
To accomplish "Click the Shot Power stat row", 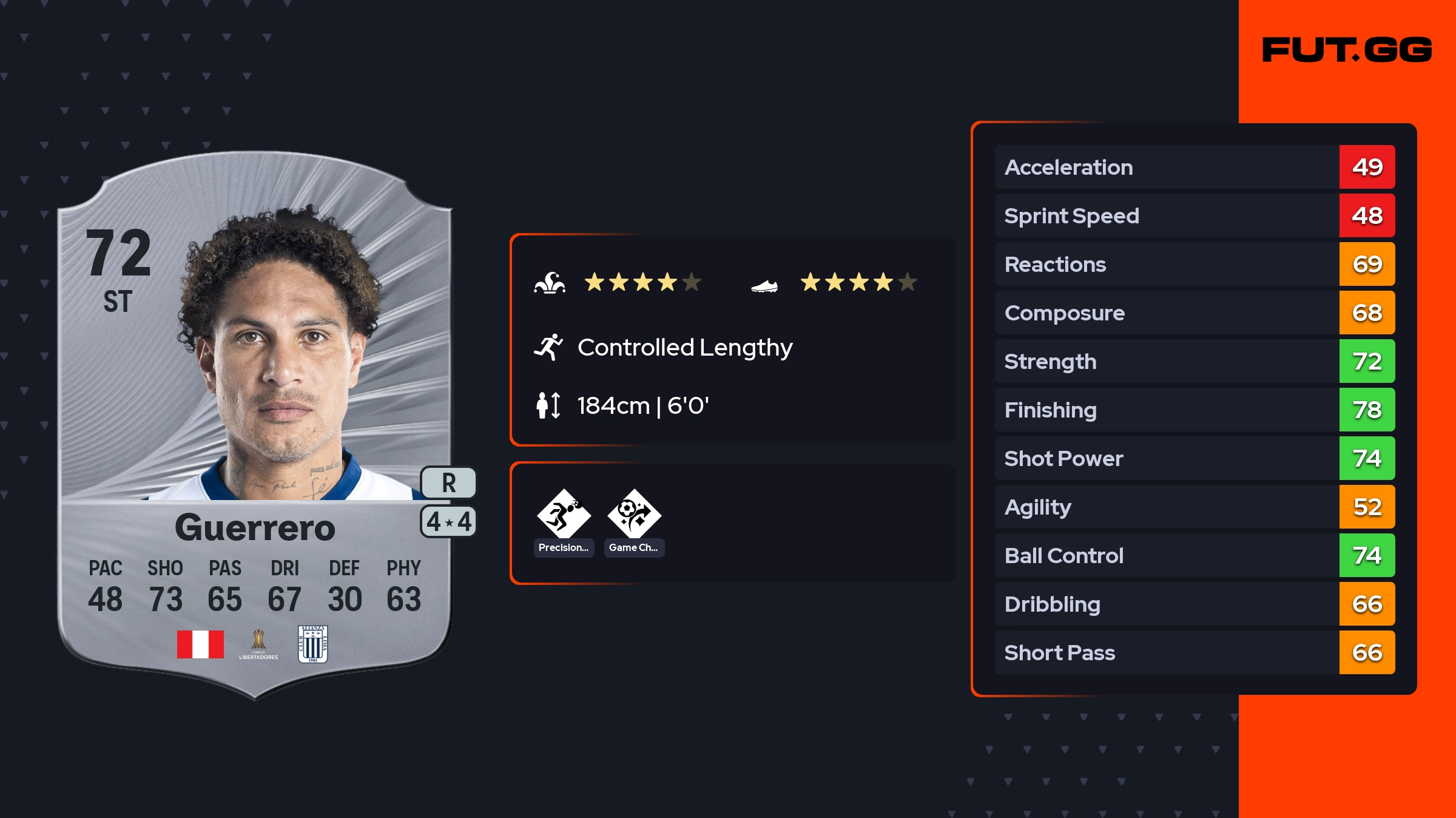I will coord(1194,458).
